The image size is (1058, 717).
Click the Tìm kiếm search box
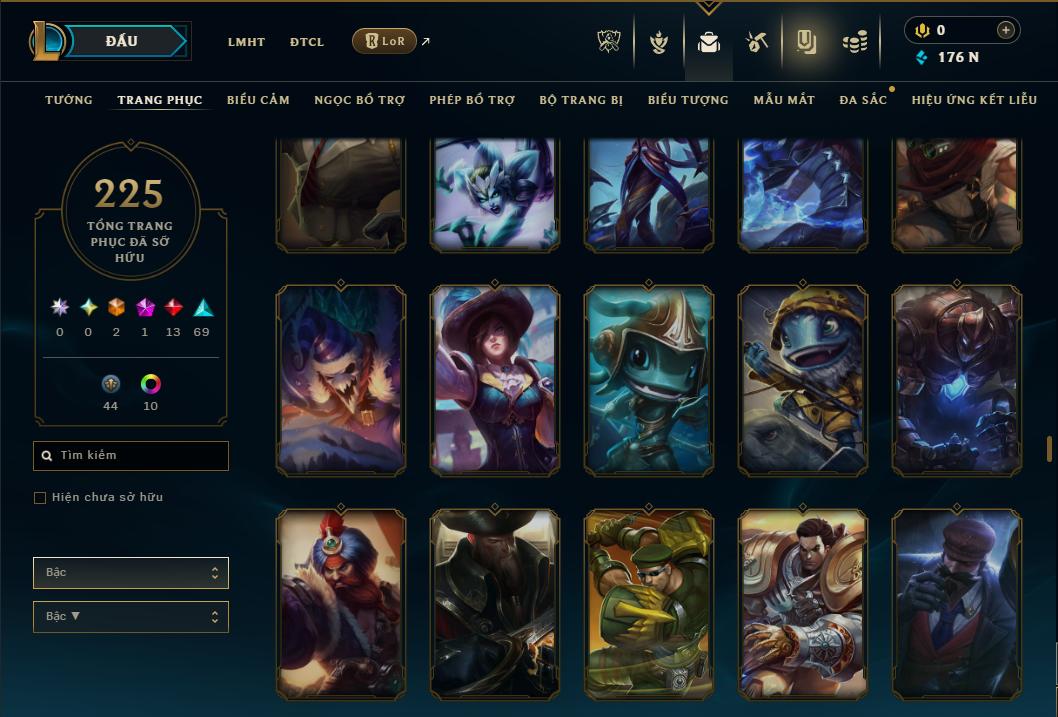(x=131, y=456)
